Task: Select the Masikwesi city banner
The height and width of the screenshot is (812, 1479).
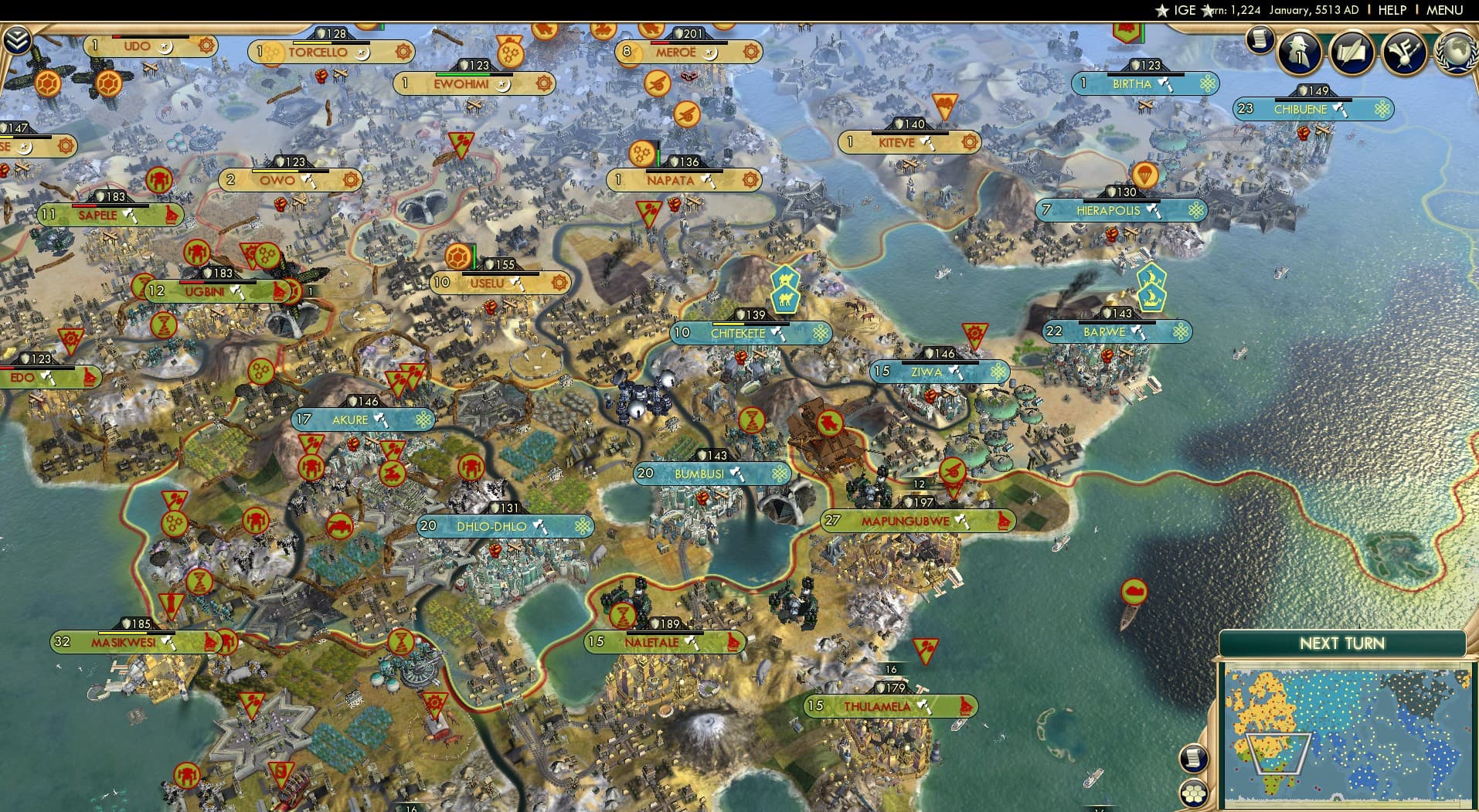Action: coord(124,641)
